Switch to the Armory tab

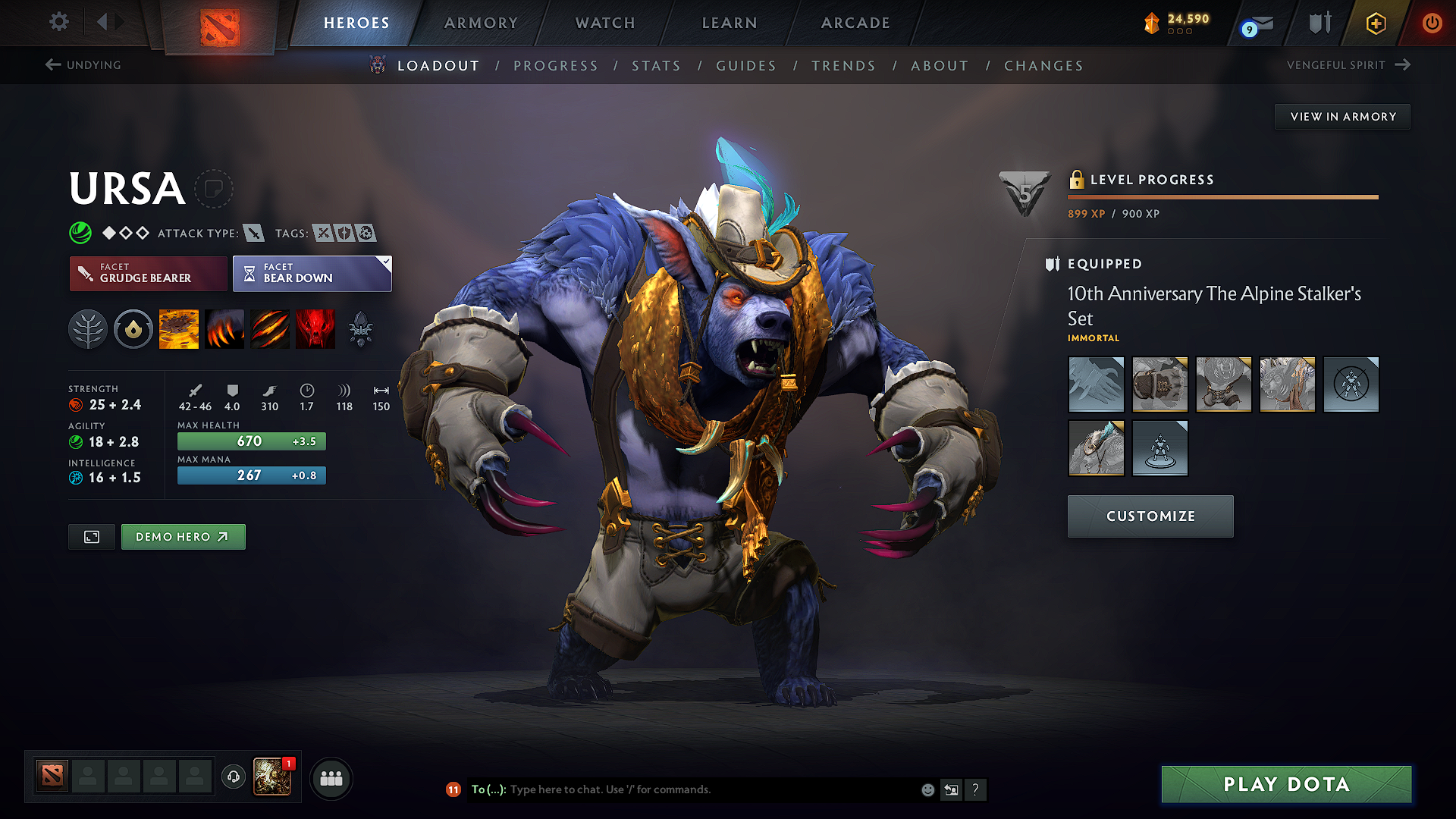pyautogui.click(x=481, y=23)
